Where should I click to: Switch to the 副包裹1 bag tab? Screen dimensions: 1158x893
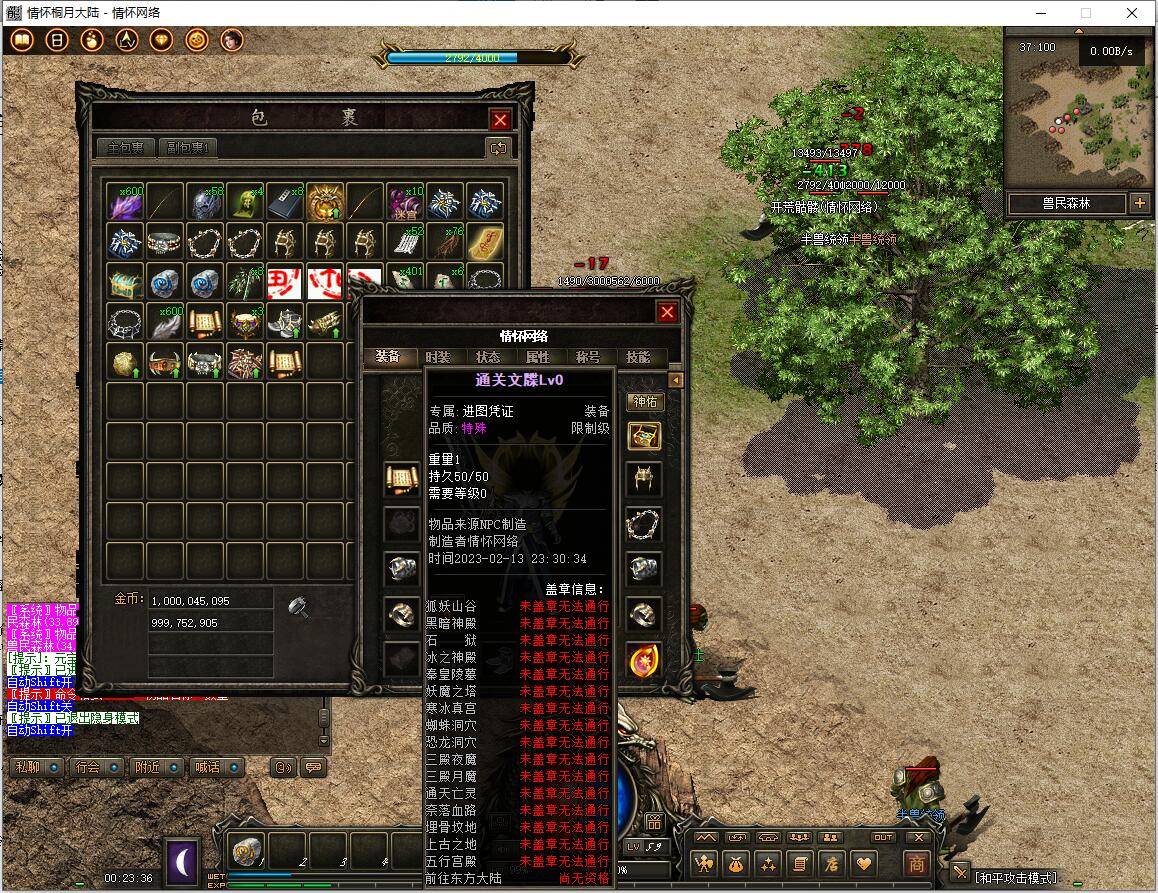coord(188,148)
